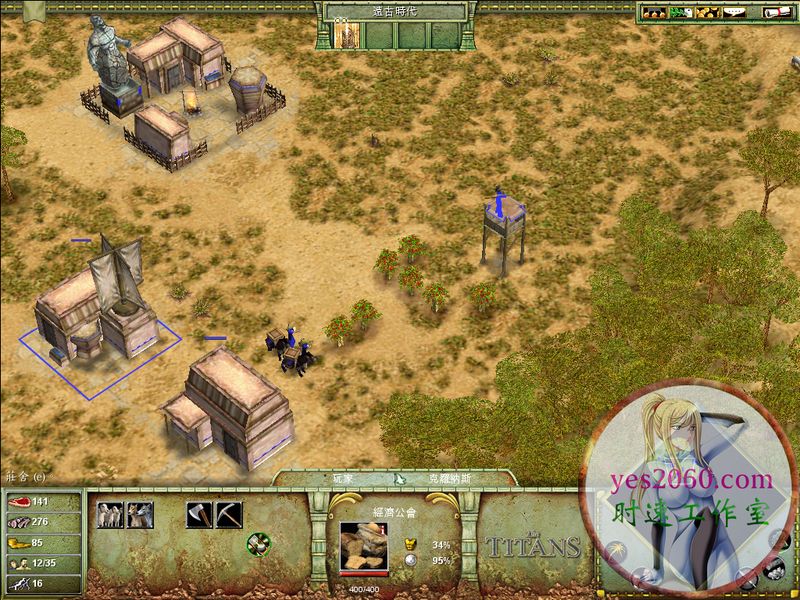Open the game menu scroll icon
This screenshot has height=600, width=800.
pos(776,13)
